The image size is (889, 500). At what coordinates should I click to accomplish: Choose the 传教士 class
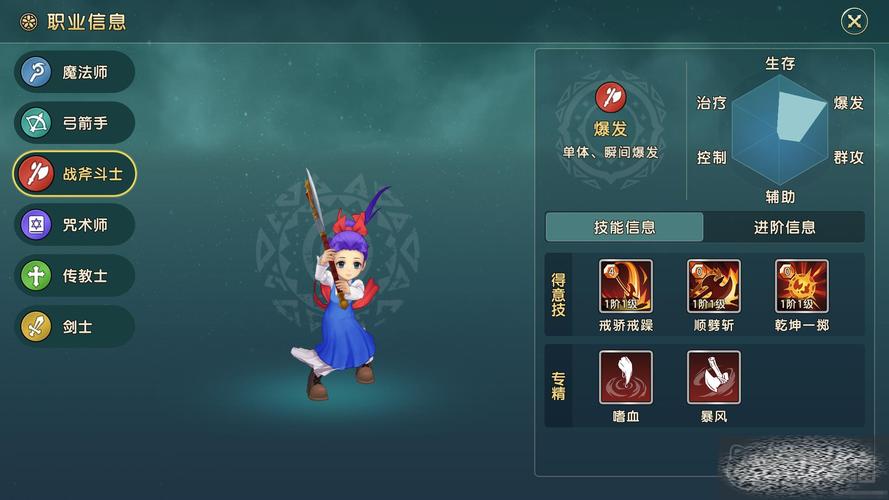74,276
